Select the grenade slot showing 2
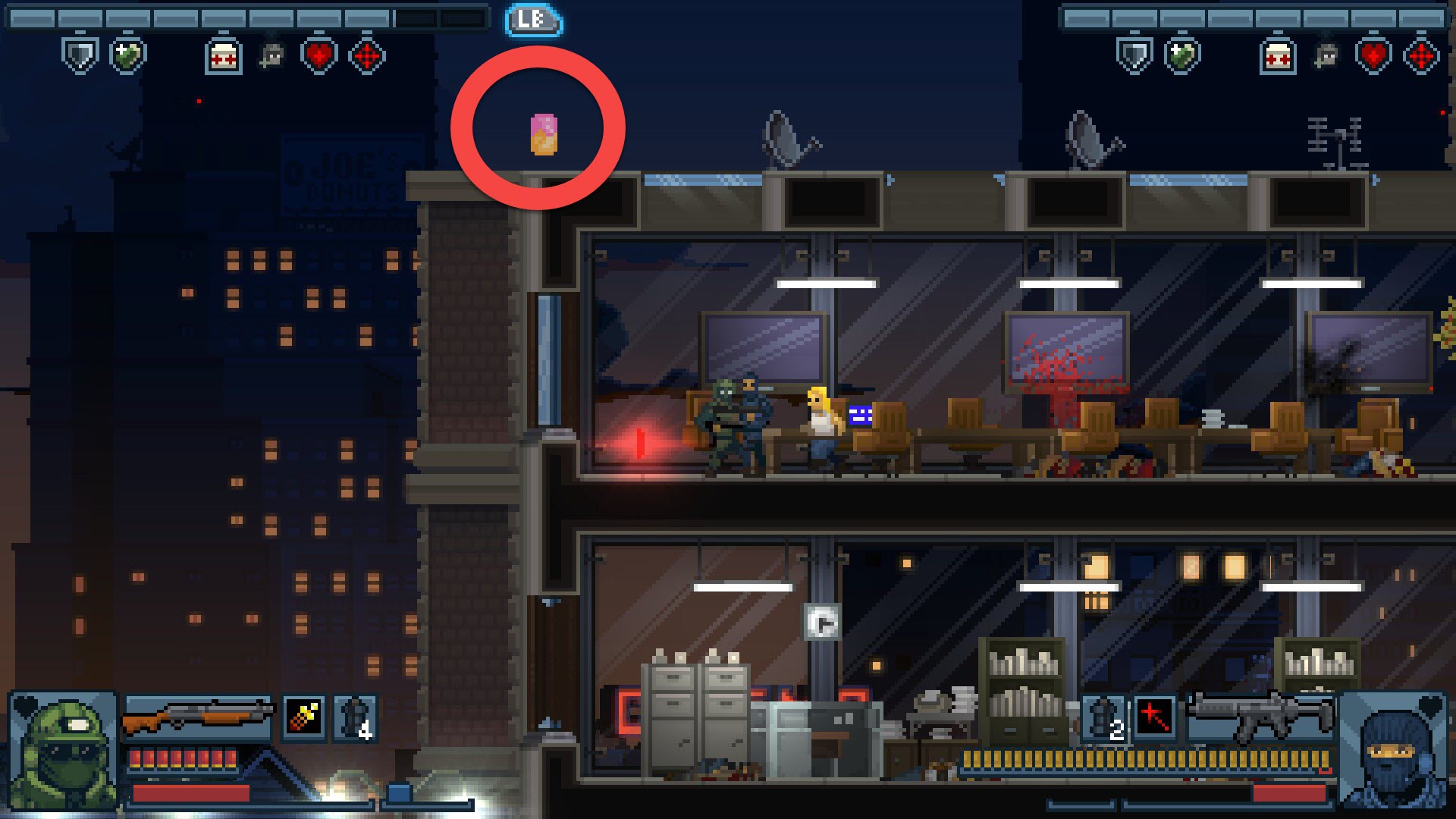Image resolution: width=1456 pixels, height=819 pixels. pyautogui.click(x=1104, y=717)
